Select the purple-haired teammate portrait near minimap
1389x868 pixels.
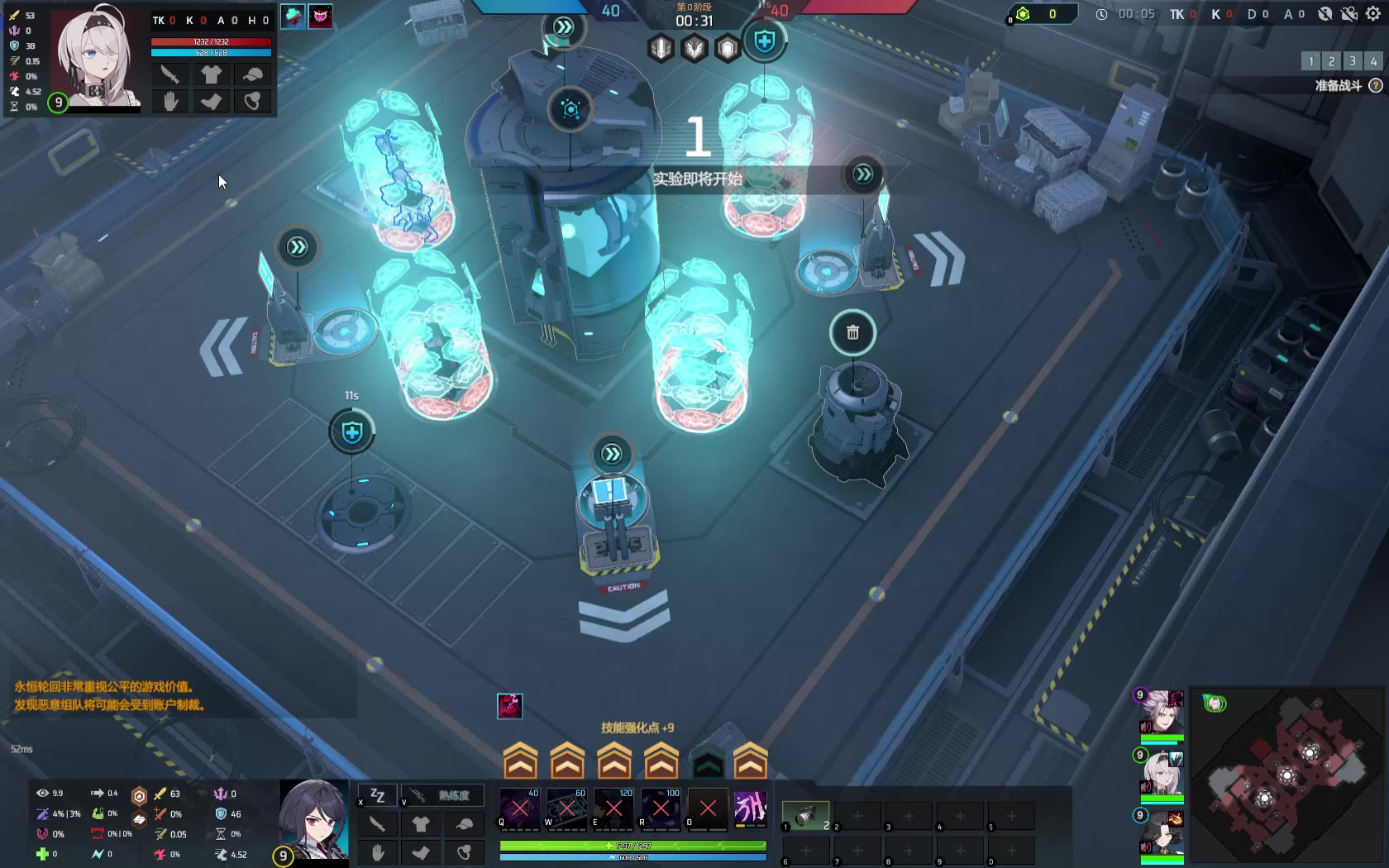1162,712
